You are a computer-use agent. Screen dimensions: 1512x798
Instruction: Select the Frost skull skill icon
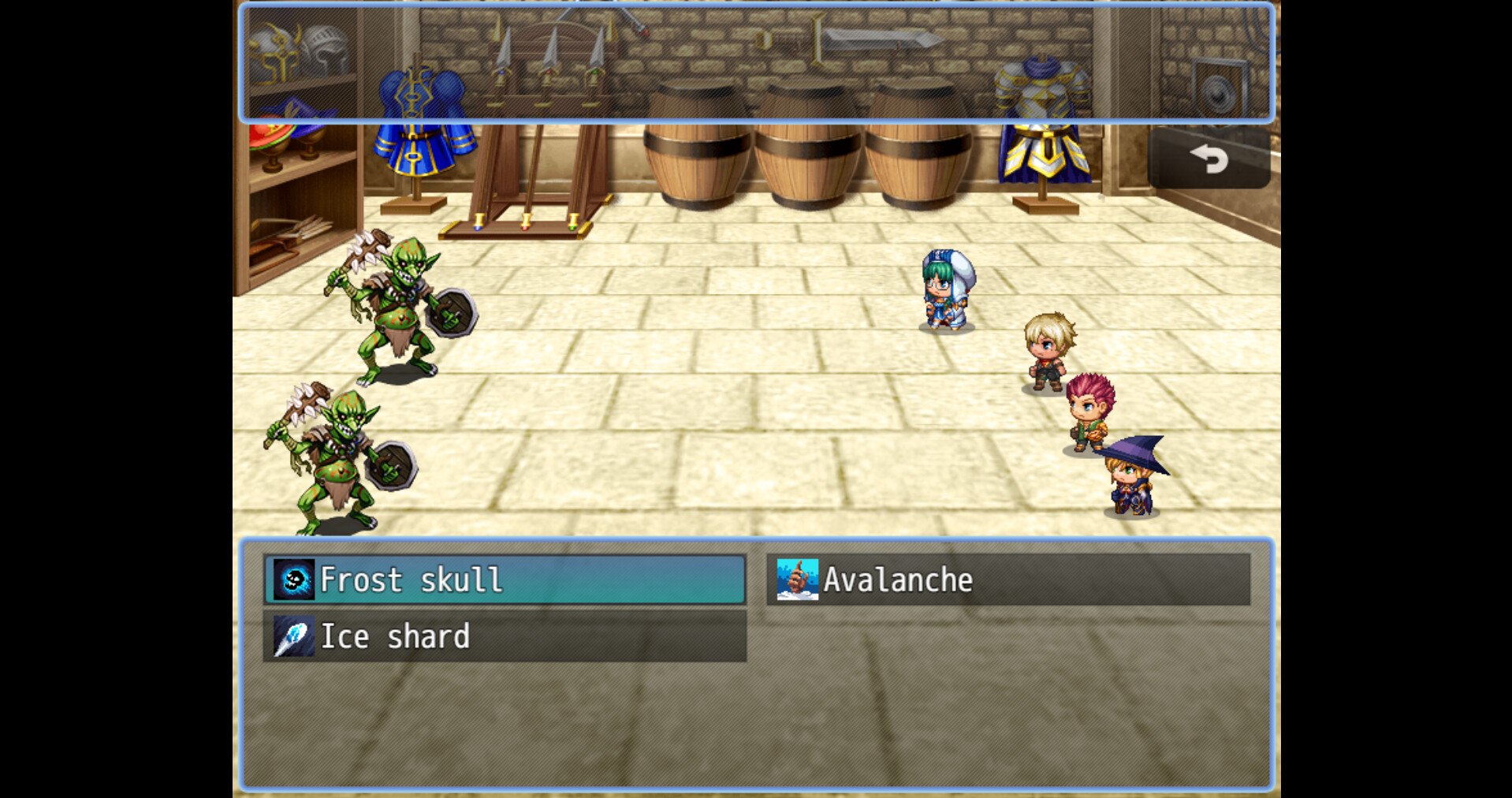(293, 580)
